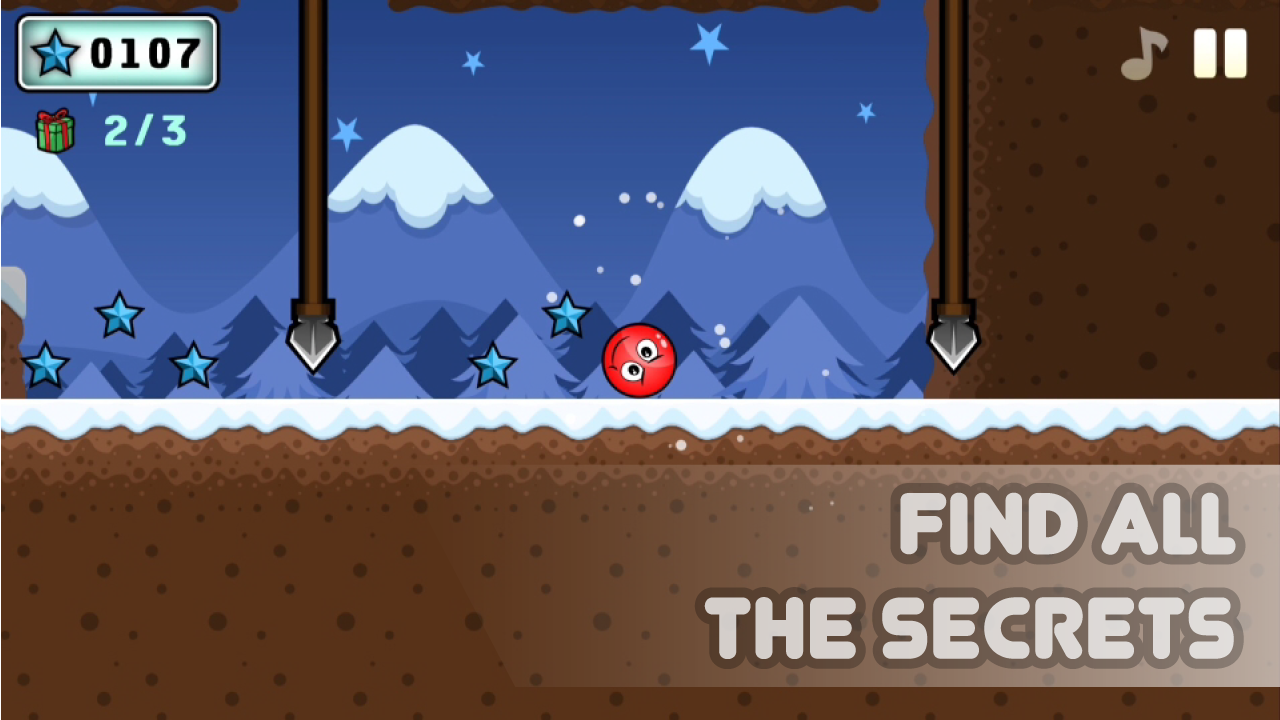Toggle pause on the game
This screenshot has height=720, width=1280.
(1221, 55)
